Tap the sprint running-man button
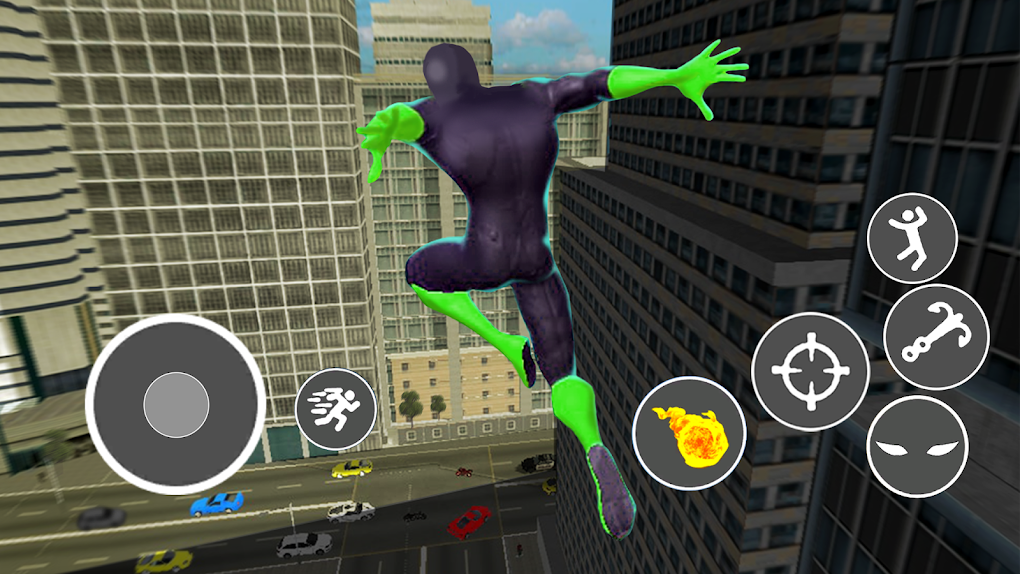1020x574 pixels. pyautogui.click(x=336, y=409)
